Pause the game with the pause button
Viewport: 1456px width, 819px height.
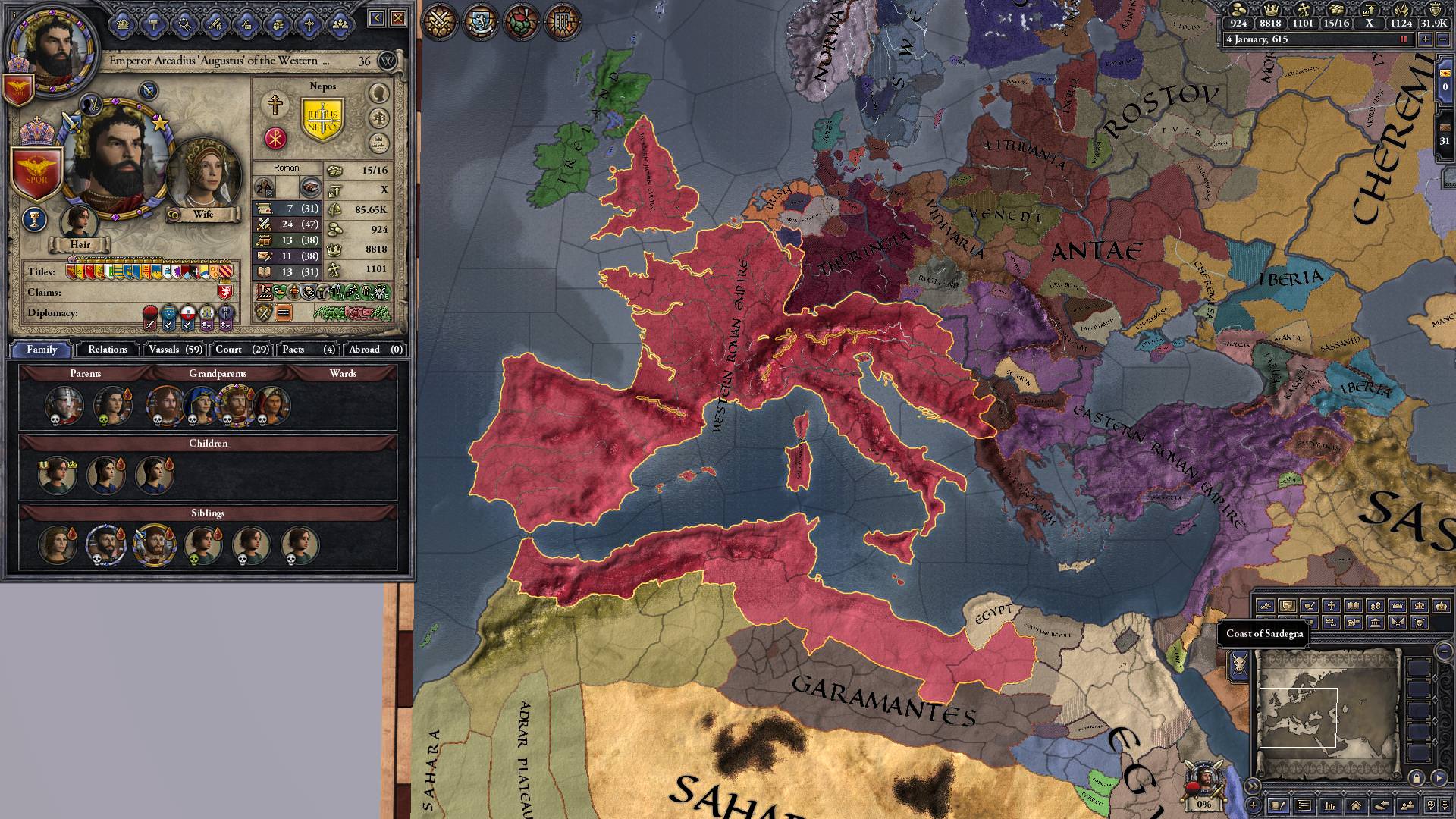coord(1404,39)
